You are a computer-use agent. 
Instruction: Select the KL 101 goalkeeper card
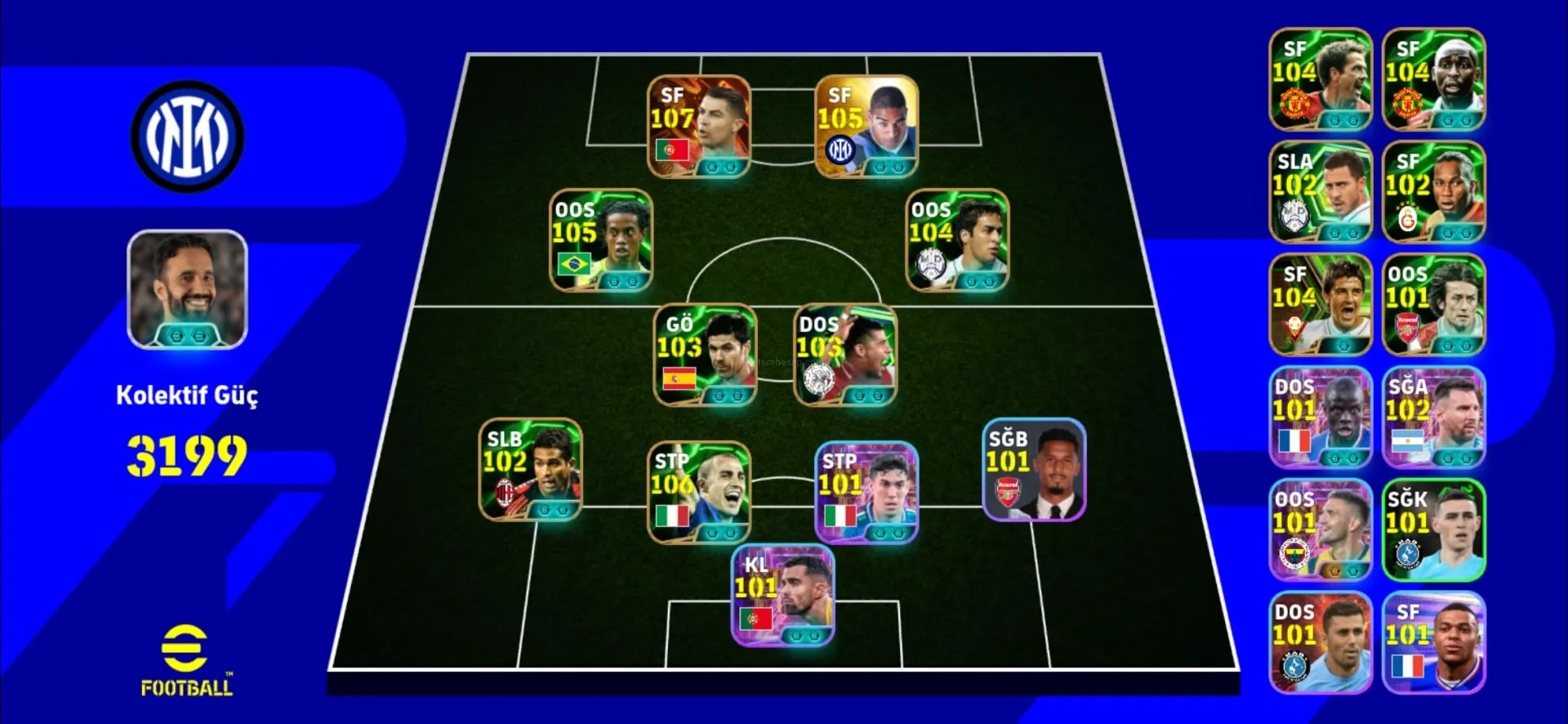click(782, 596)
